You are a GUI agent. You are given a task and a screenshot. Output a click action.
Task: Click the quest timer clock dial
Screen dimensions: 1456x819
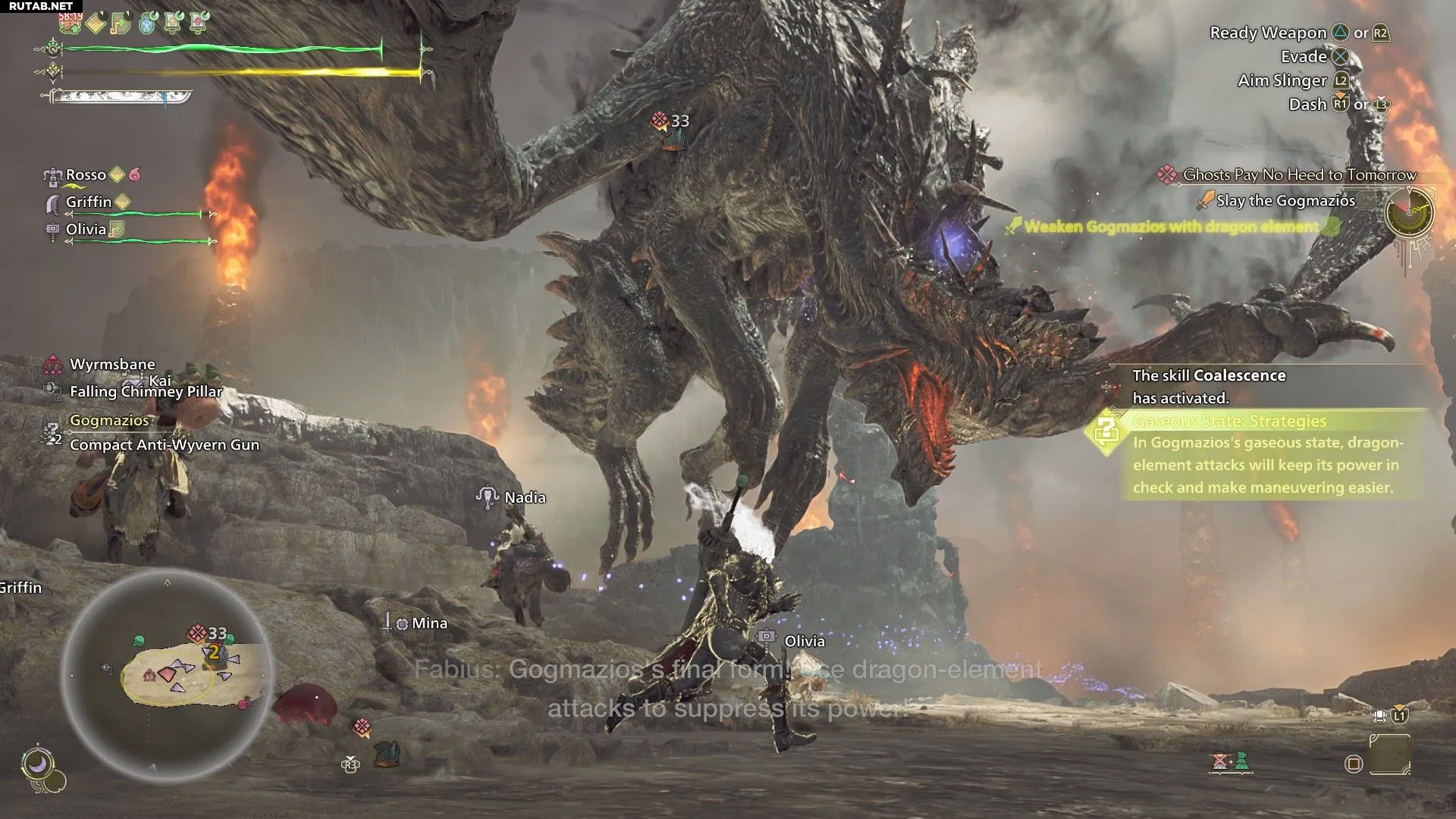point(1409,213)
